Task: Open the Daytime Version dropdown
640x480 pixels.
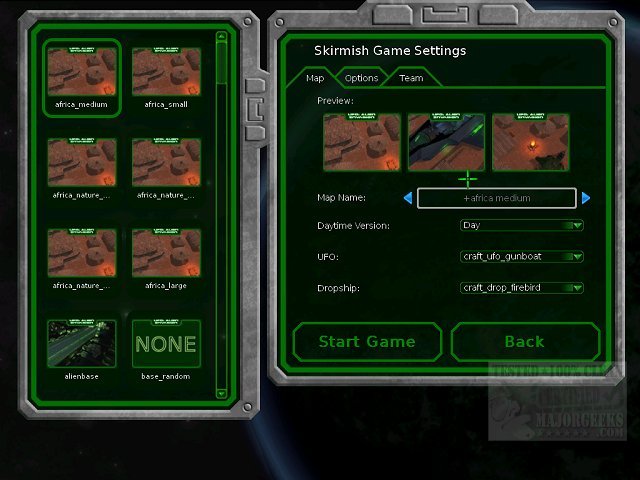Action: (x=521, y=226)
